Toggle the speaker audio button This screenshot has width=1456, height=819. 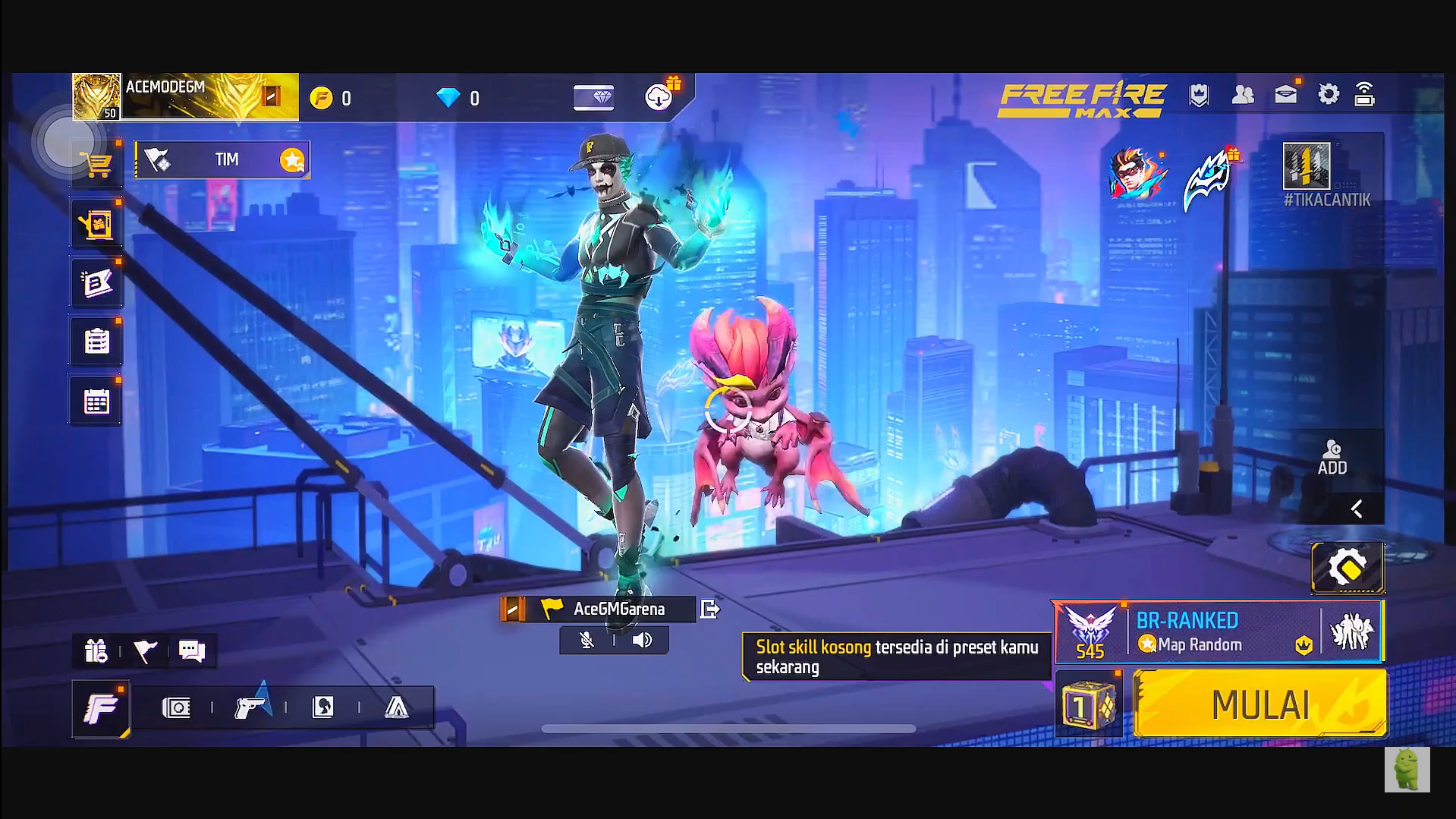[x=642, y=640]
